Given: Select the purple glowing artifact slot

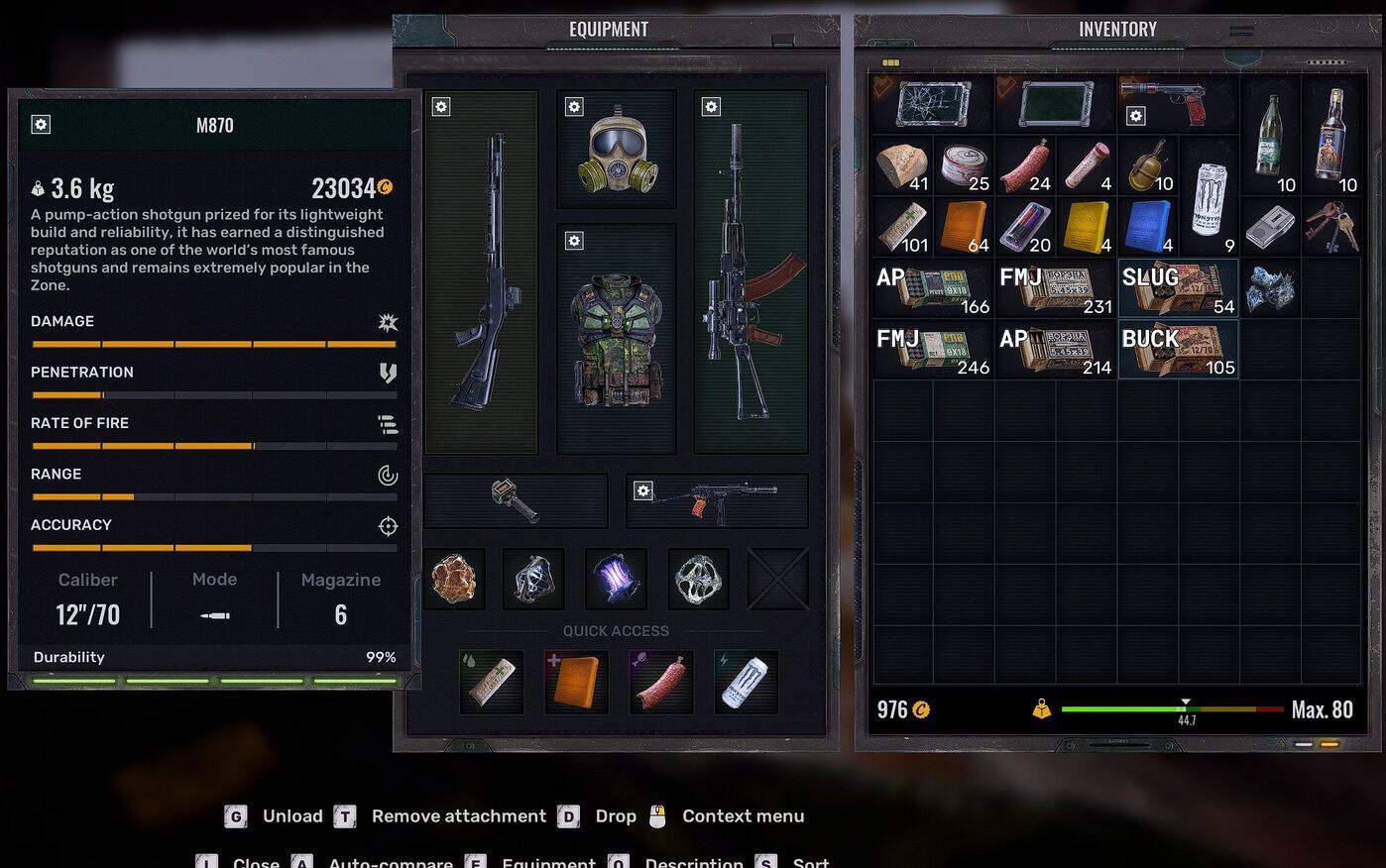Looking at the screenshot, I should click(x=616, y=579).
